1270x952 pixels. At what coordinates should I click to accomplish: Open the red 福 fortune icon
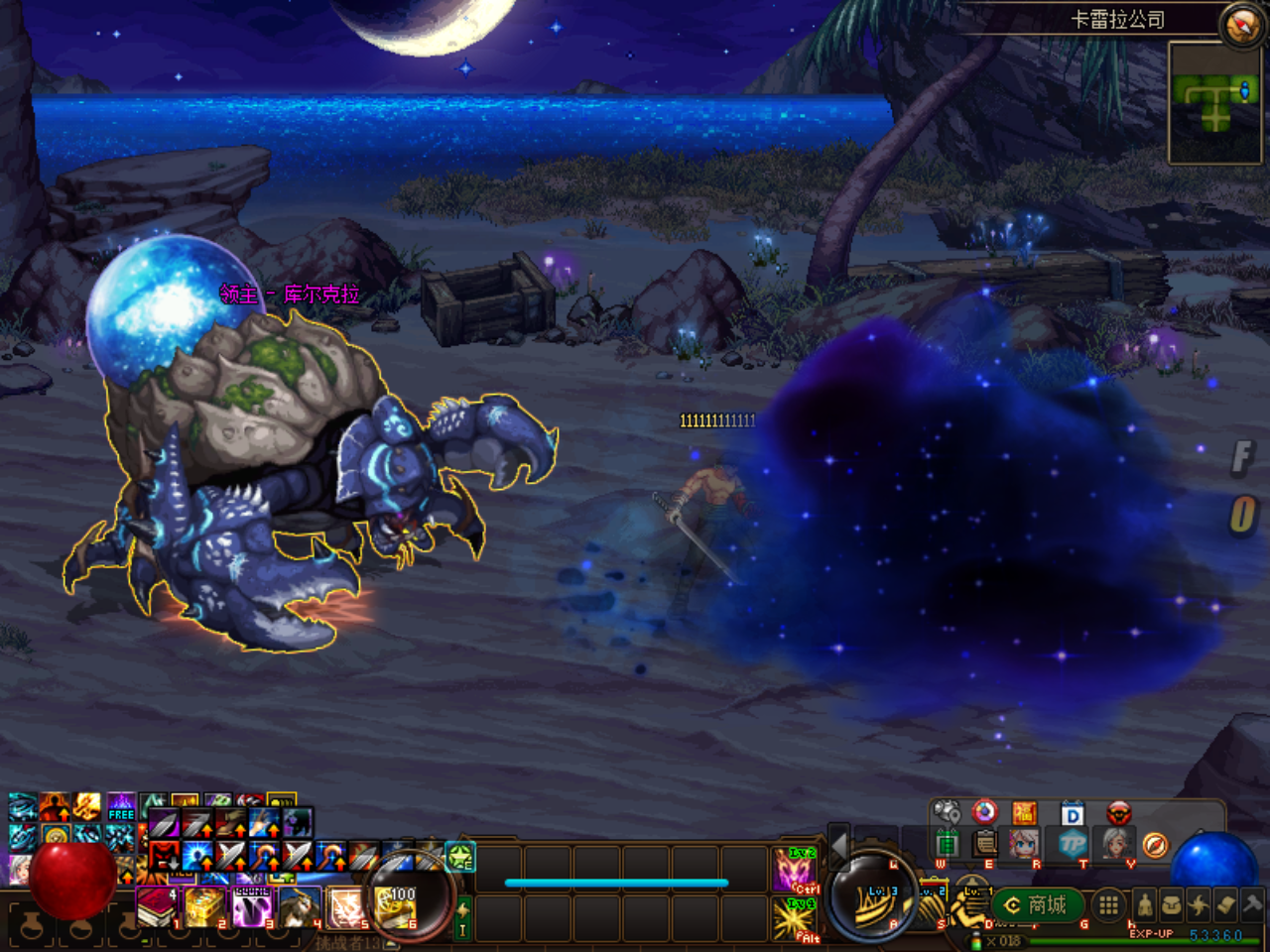pyautogui.click(x=1024, y=814)
